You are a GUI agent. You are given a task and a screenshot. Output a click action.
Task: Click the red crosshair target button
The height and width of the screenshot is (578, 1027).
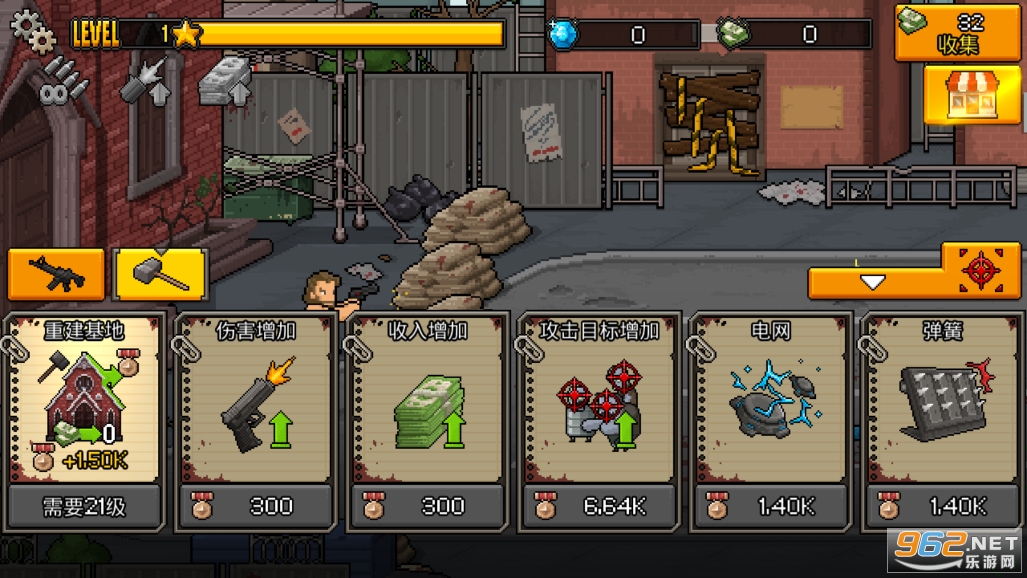click(x=980, y=269)
